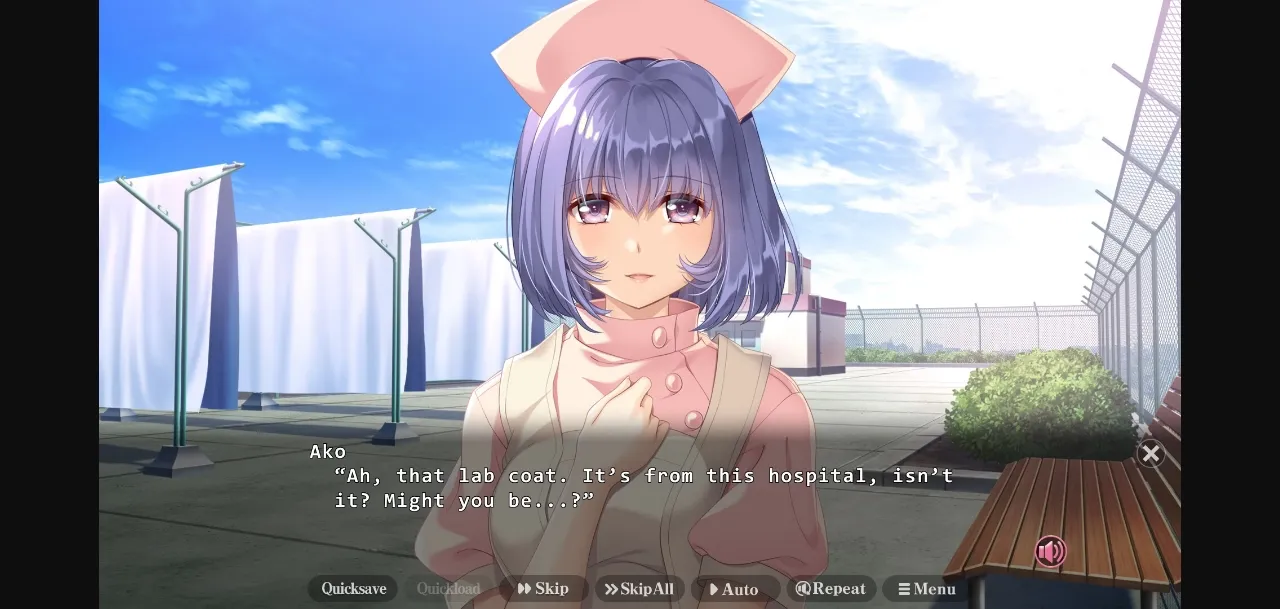Click the Quicksave button

tap(353, 589)
